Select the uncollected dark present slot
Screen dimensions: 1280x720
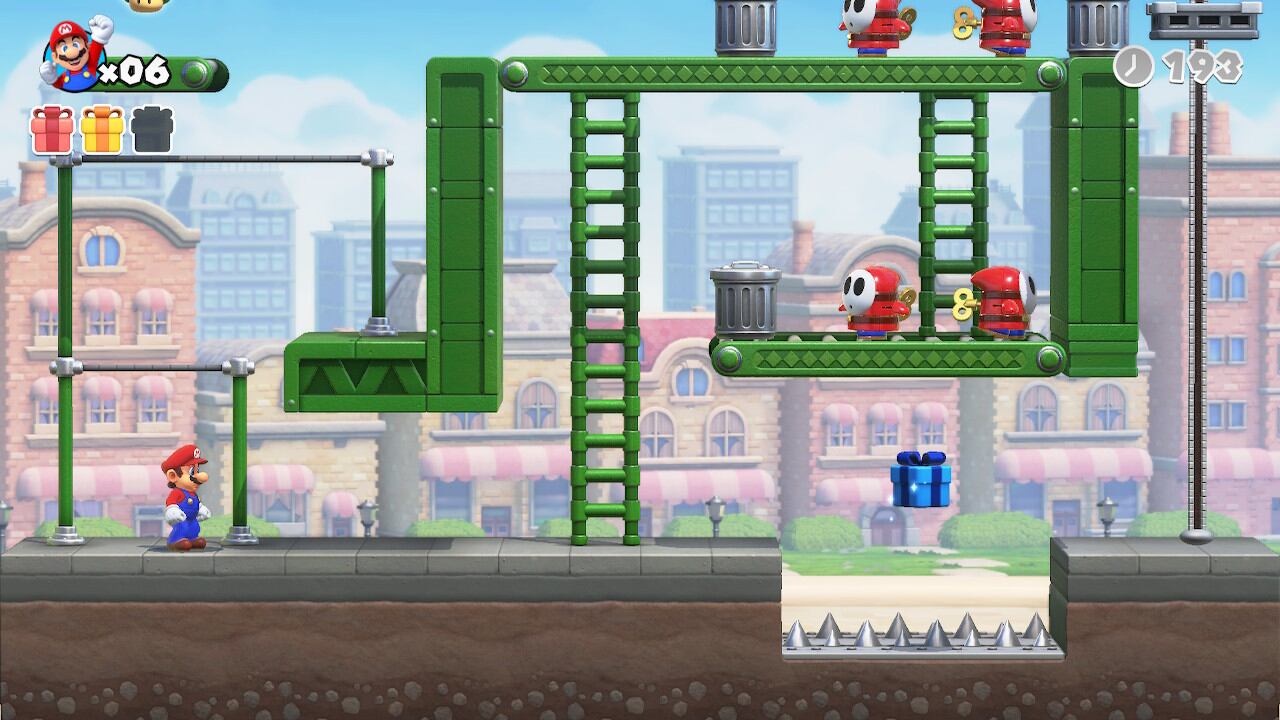(x=152, y=130)
